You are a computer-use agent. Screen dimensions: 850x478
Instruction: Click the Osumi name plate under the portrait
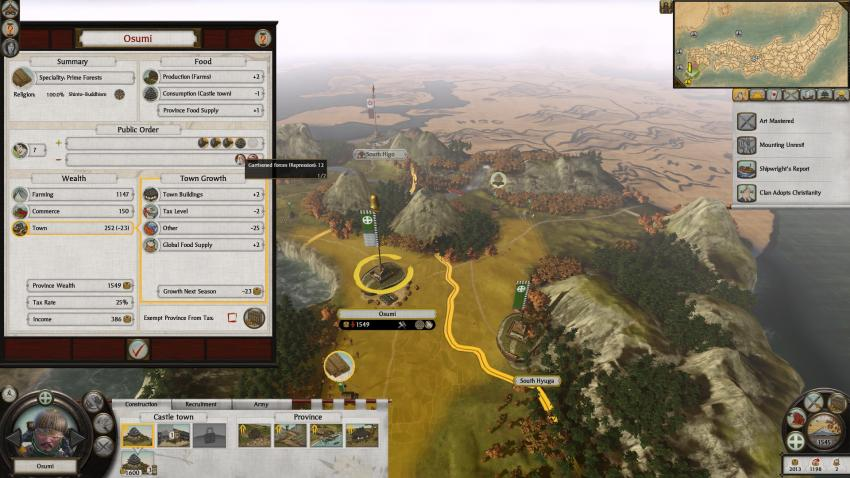[x=45, y=466]
